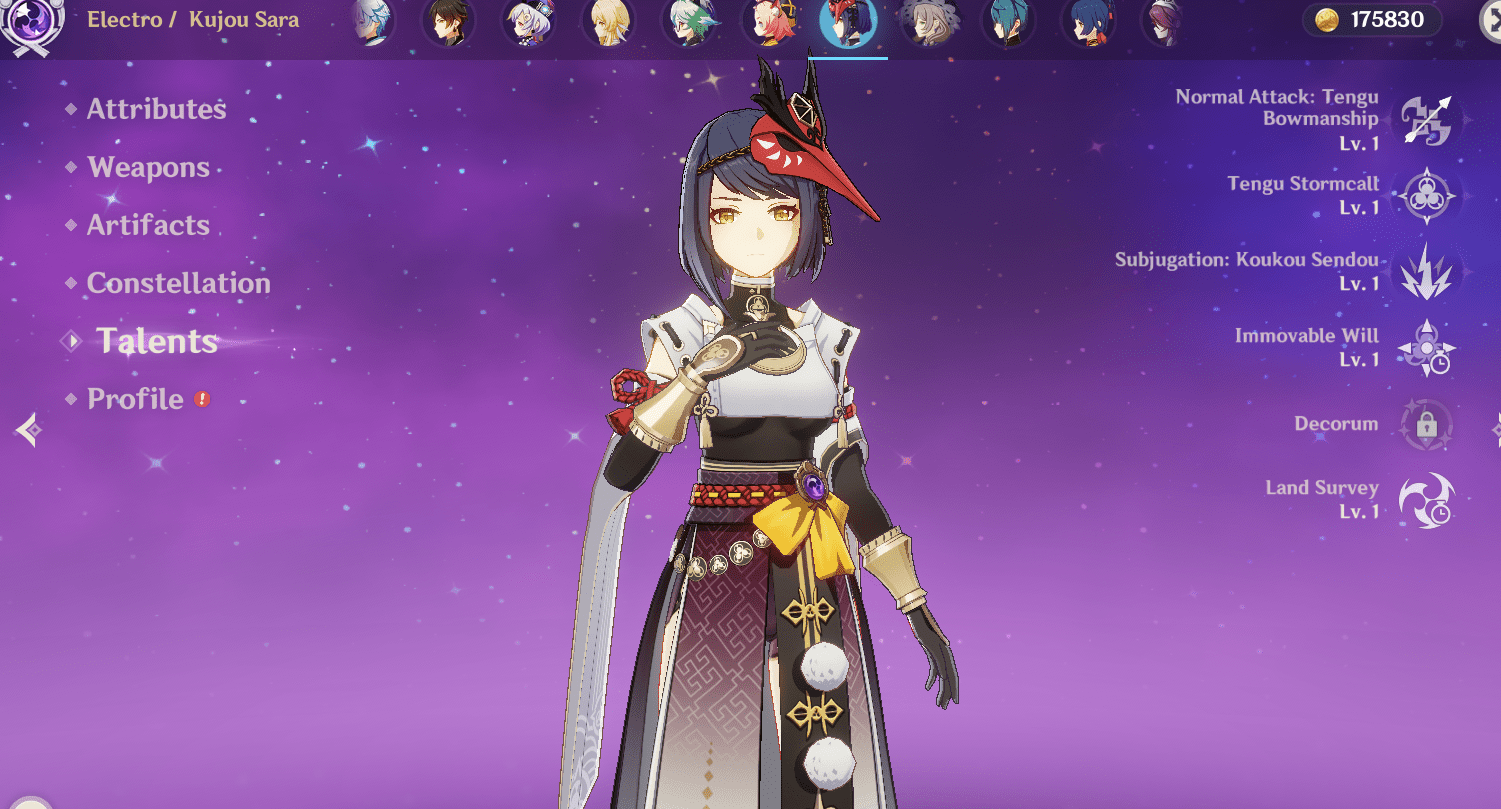This screenshot has width=1501, height=809.
Task: View Kujou Sara's Profile
Action: 135,399
